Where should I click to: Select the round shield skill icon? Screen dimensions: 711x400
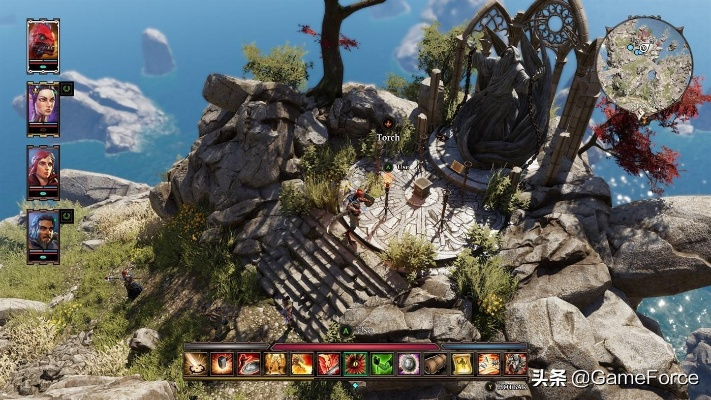tap(408, 364)
